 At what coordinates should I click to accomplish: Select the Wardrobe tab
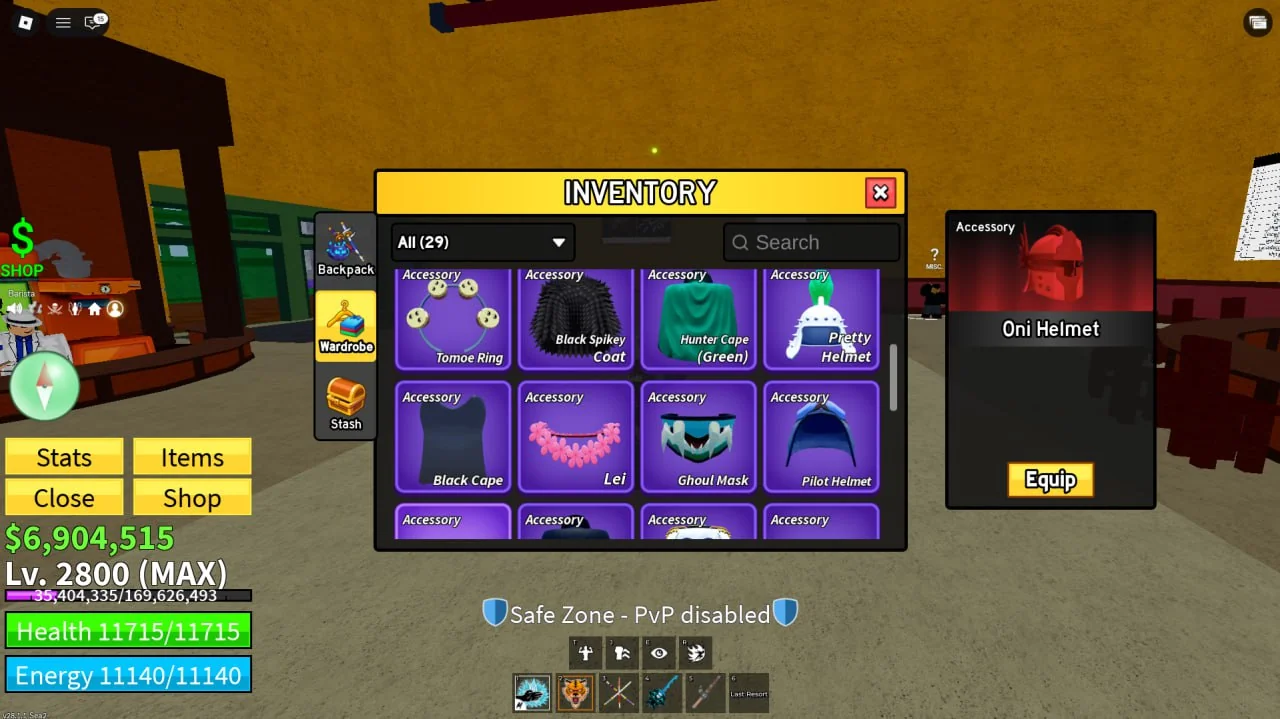[x=346, y=325]
